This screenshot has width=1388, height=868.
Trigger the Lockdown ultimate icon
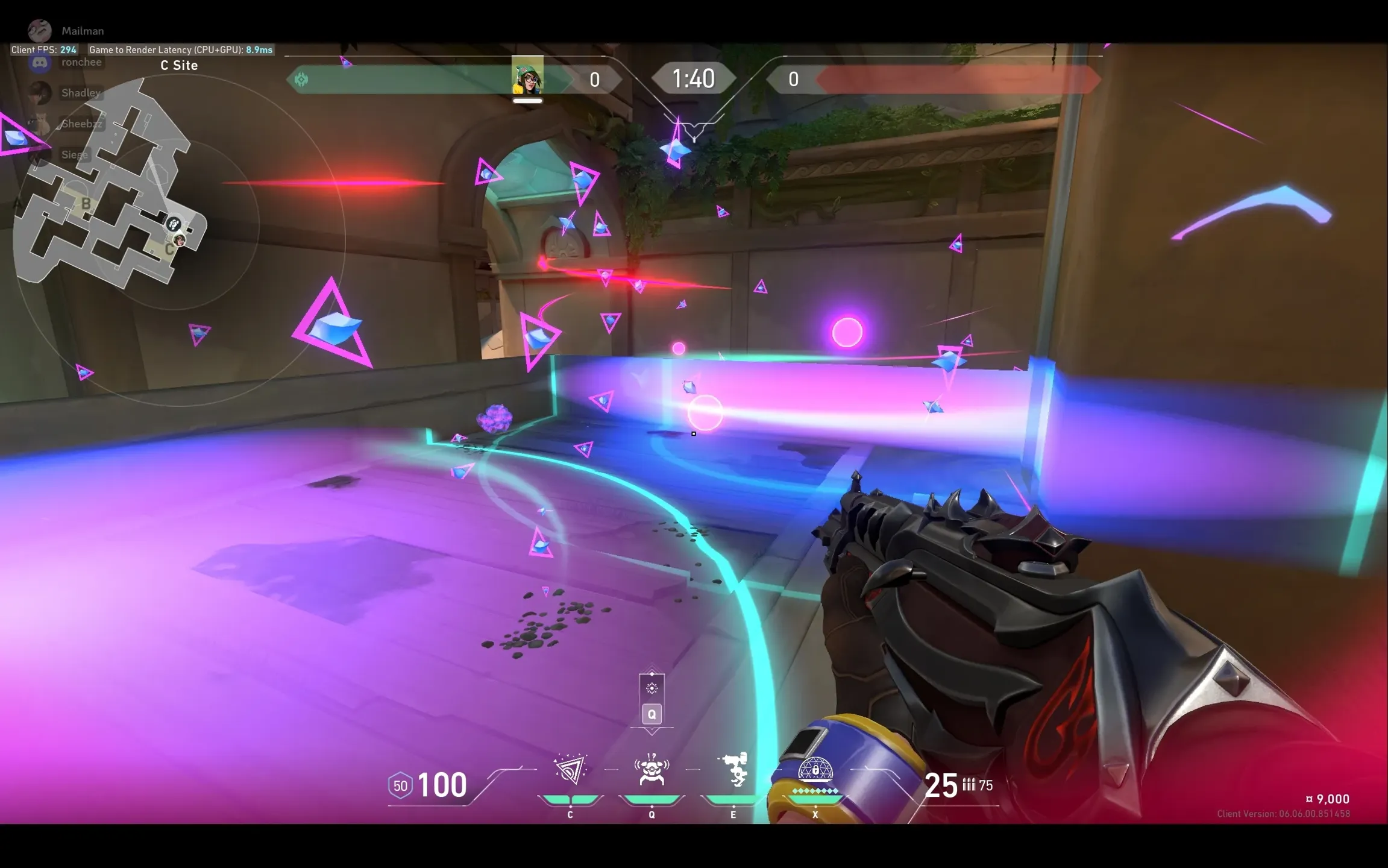tap(815, 772)
